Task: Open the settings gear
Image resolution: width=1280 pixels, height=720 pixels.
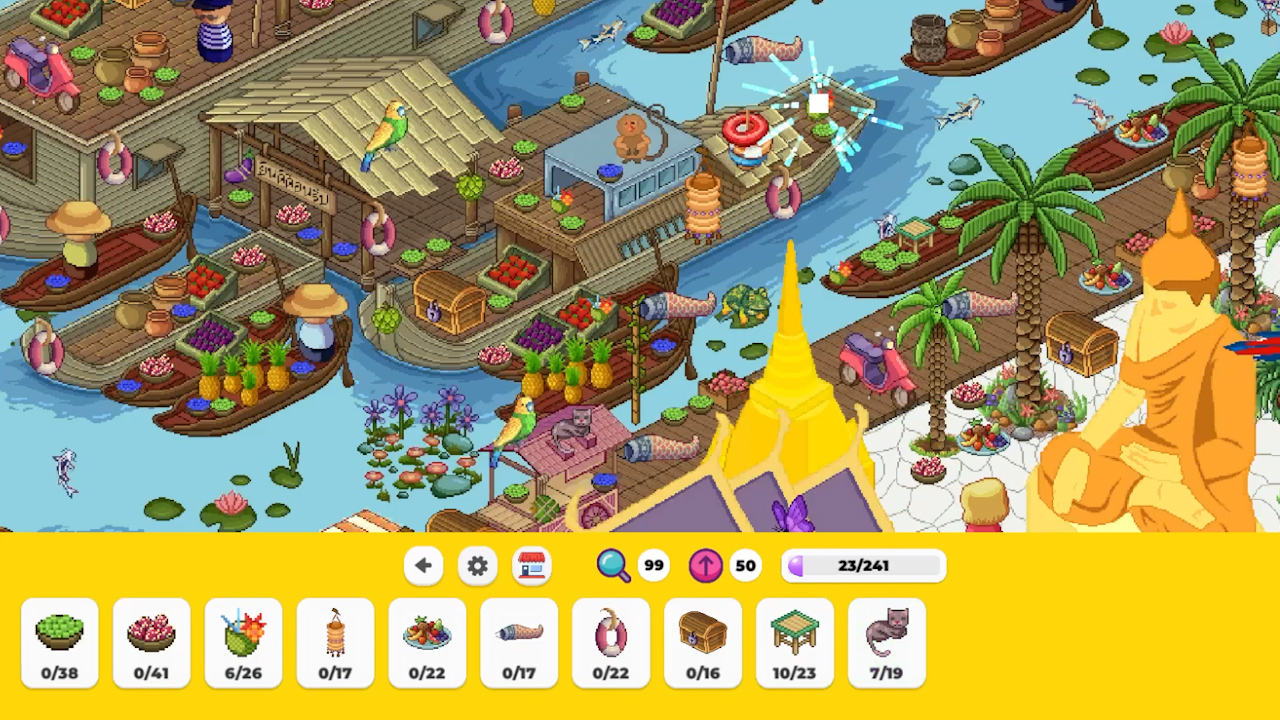Action: [x=477, y=566]
